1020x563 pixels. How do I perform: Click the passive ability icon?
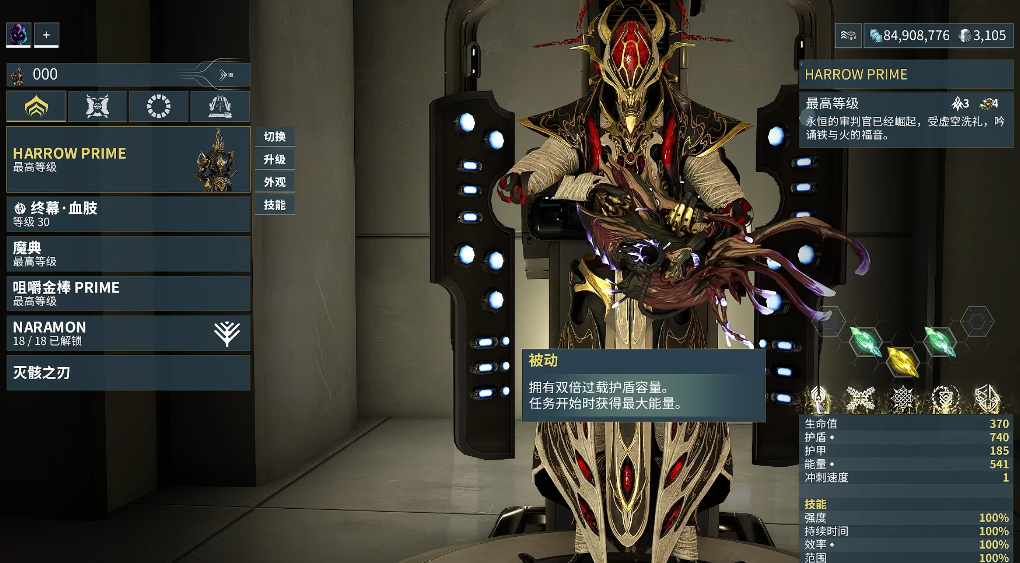(x=820, y=399)
